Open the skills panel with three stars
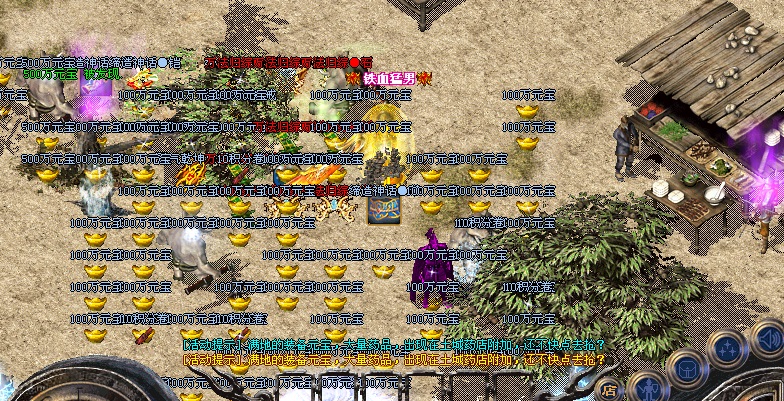Image resolution: width=784 pixels, height=401 pixels. point(728,350)
